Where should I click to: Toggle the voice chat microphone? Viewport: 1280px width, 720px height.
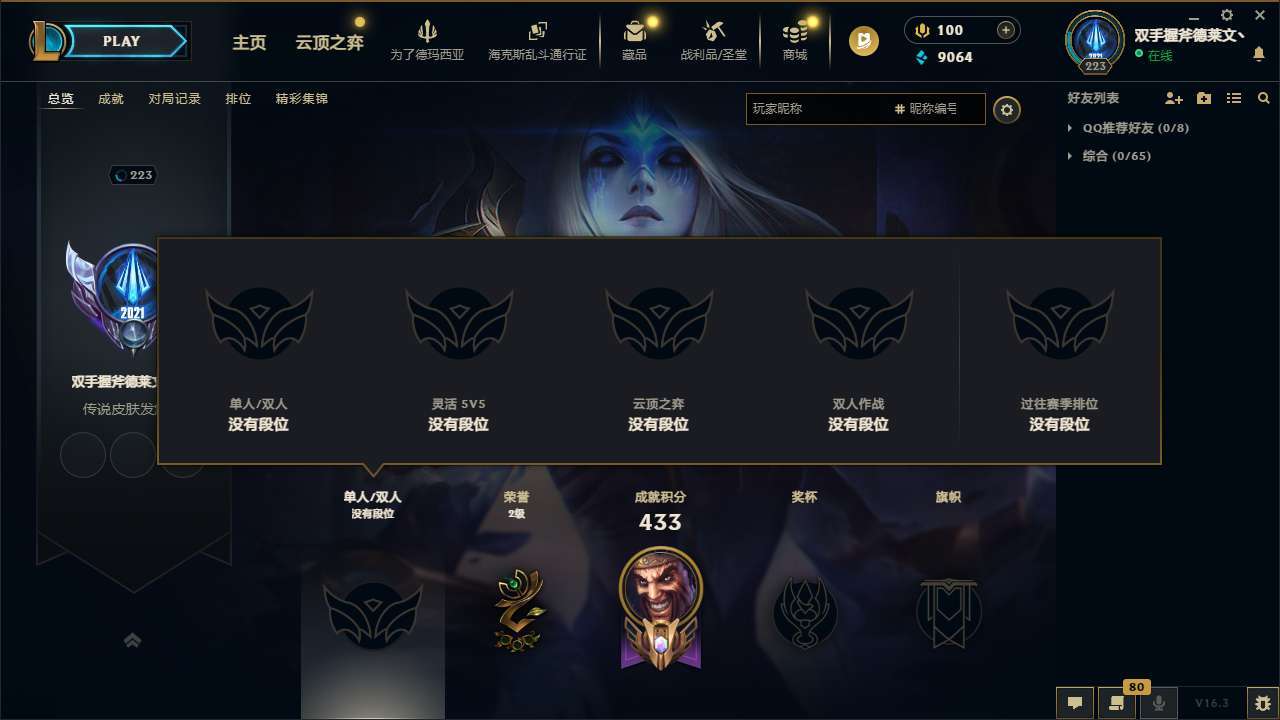[x=1159, y=703]
